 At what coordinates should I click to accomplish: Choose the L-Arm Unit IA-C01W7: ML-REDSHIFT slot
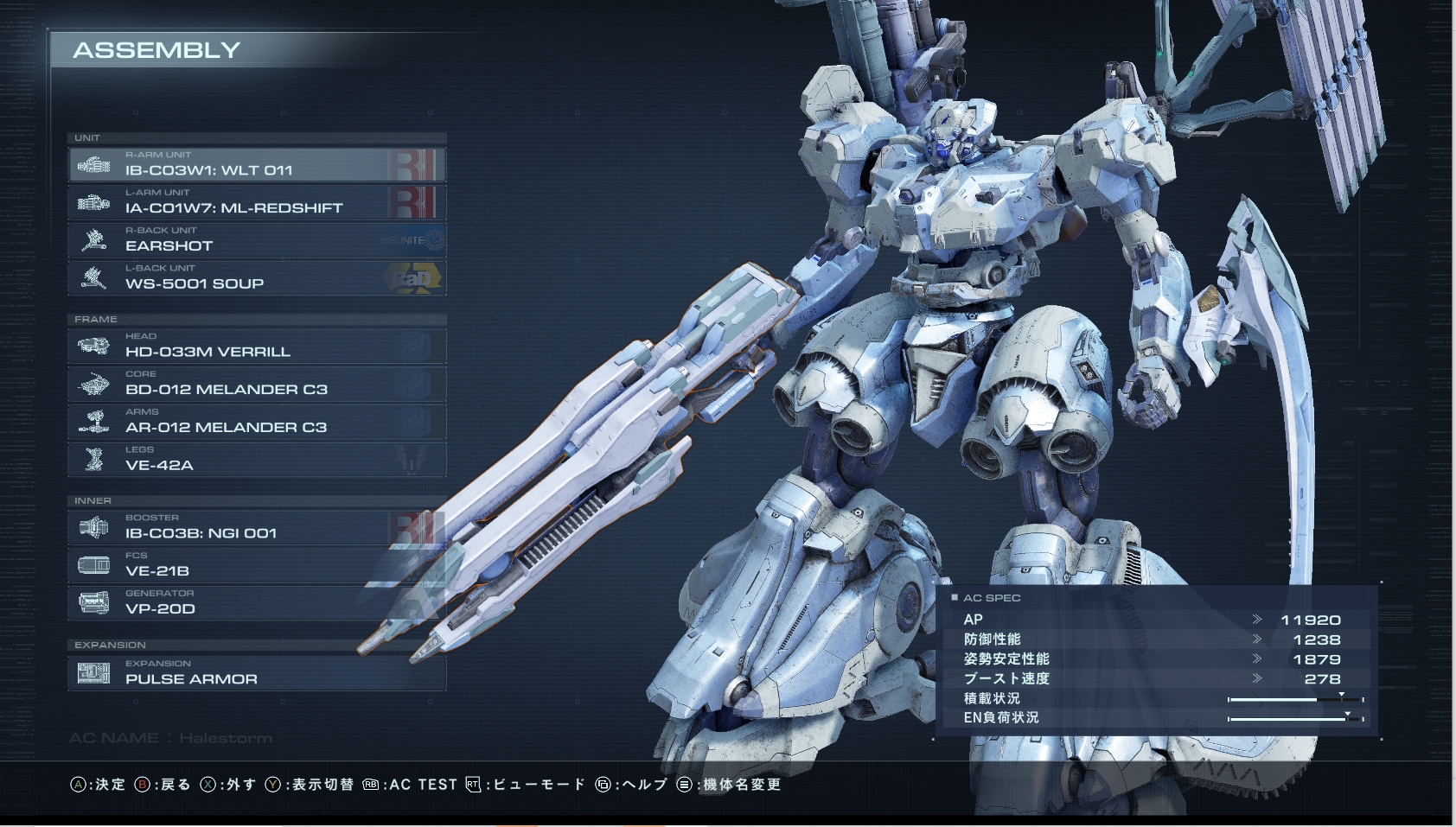(257, 202)
